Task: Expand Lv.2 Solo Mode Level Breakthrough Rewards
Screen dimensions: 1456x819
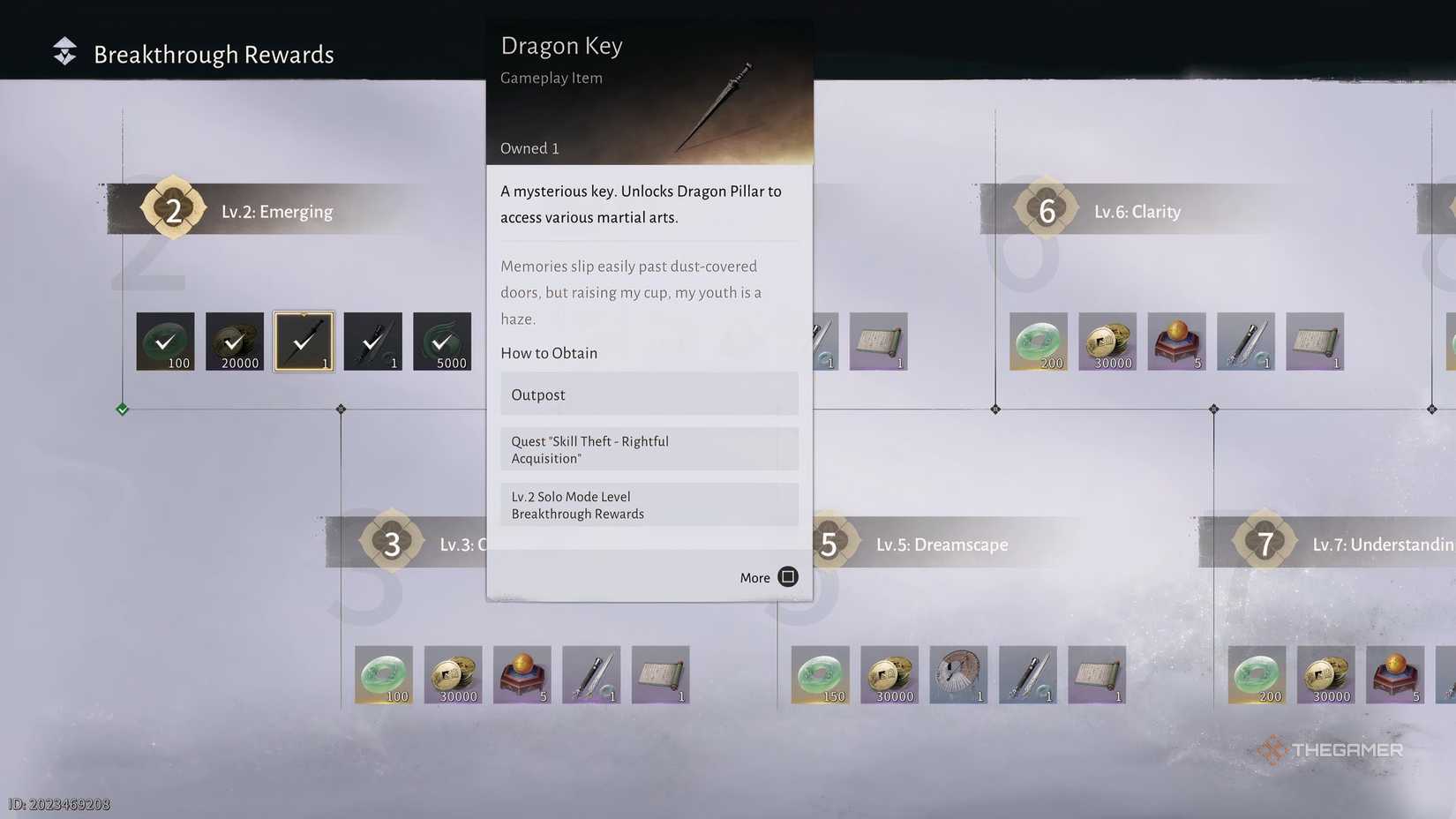Action: [x=649, y=505]
